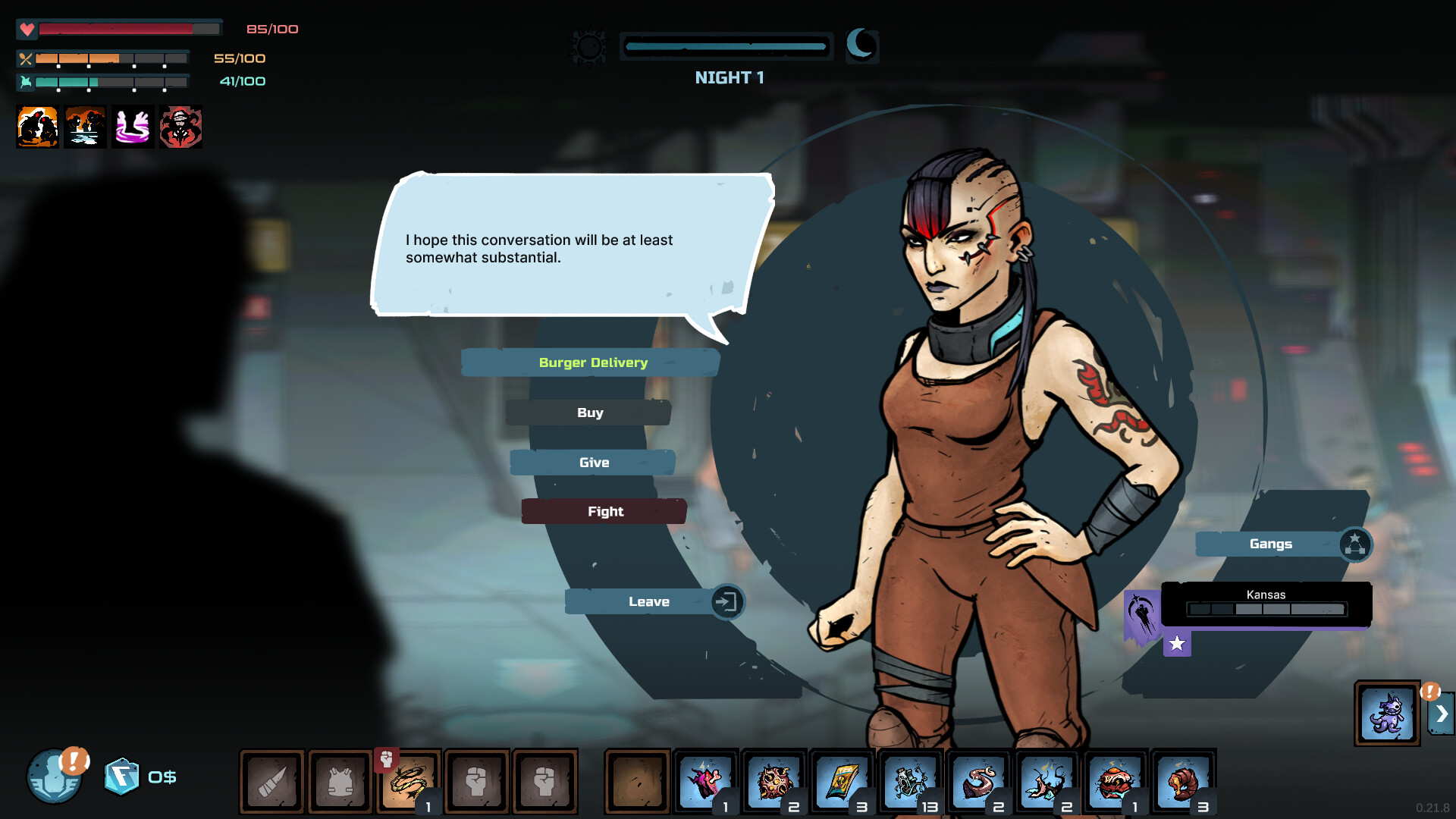Expand the side panel with the arrow
This screenshot has width=1456, height=819.
pos(1442,714)
